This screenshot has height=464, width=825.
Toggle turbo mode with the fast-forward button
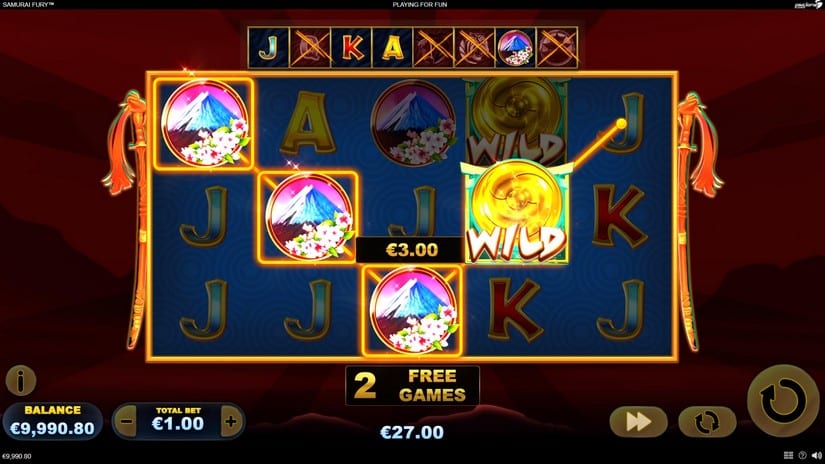(639, 422)
